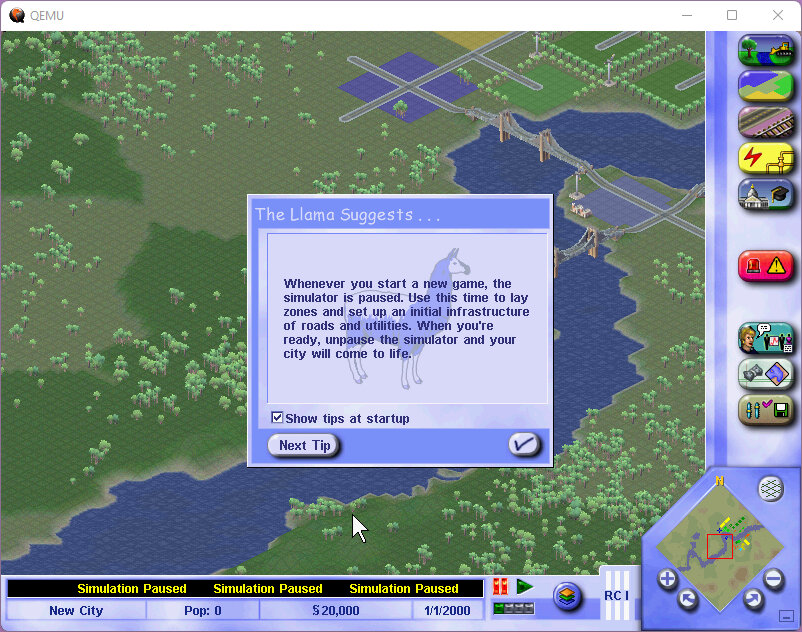Open the data views and budget button

(x=765, y=375)
